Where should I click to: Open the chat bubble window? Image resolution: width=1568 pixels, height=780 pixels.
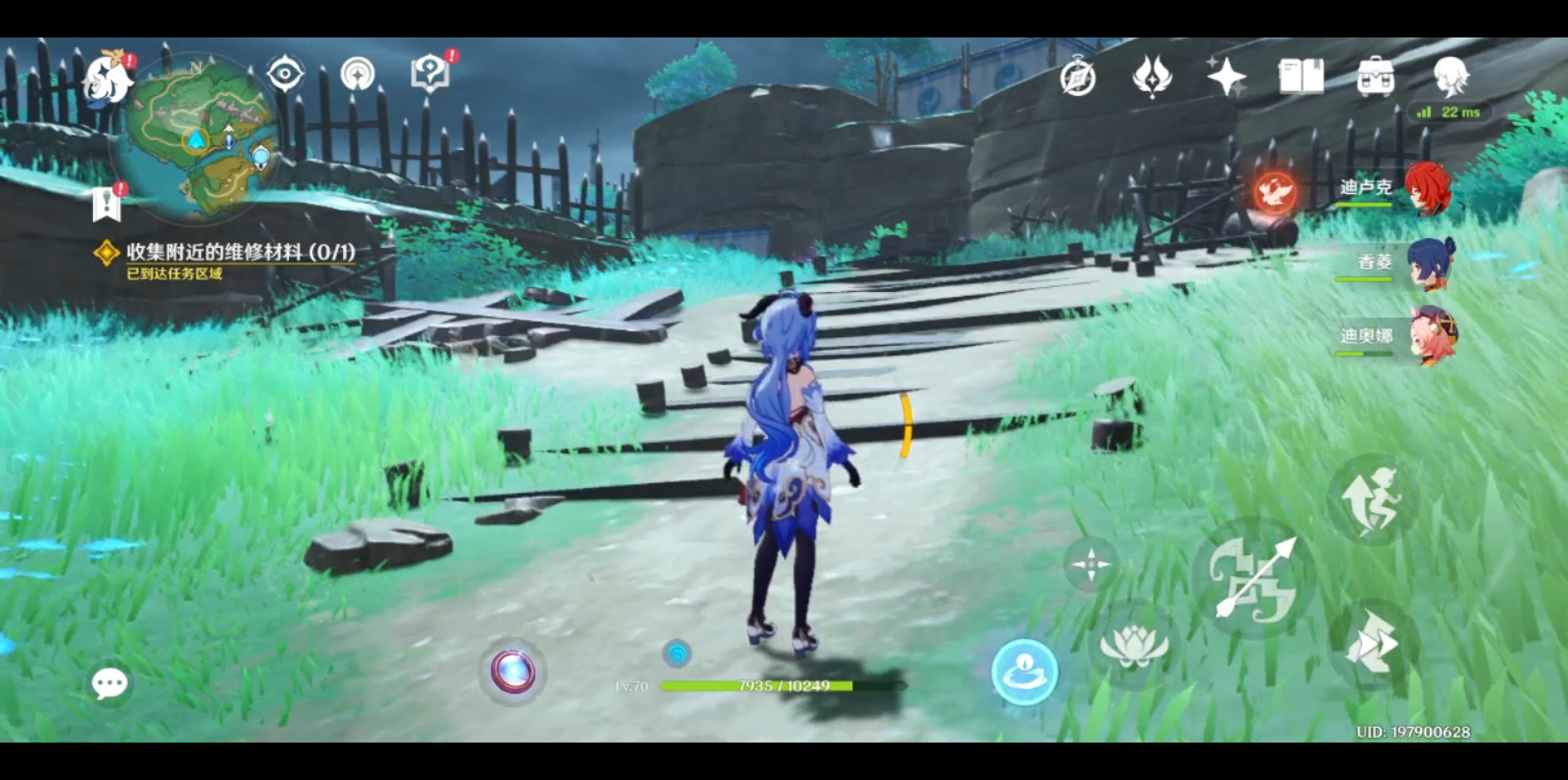(x=109, y=681)
